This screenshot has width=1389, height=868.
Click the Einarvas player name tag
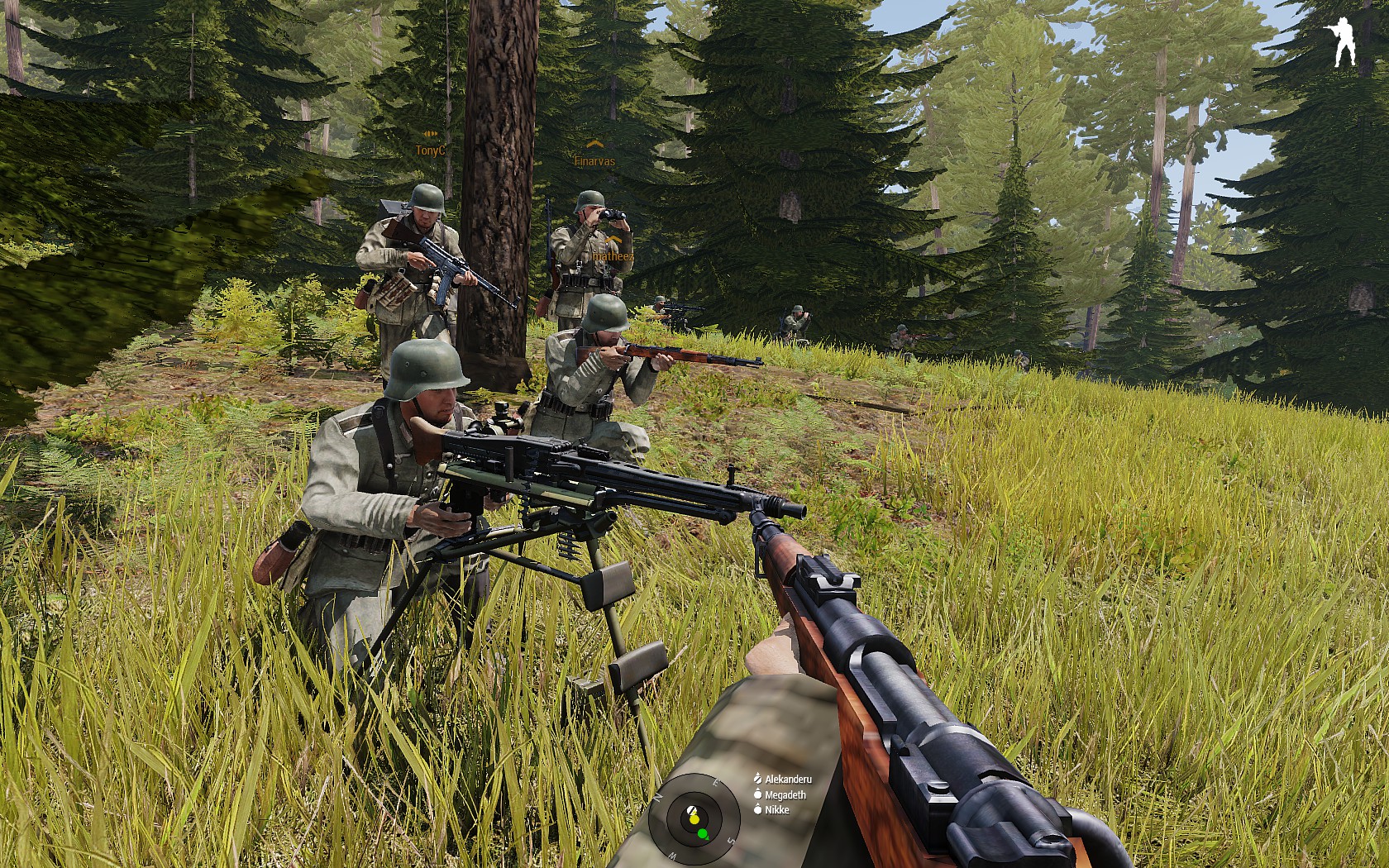[x=594, y=161]
